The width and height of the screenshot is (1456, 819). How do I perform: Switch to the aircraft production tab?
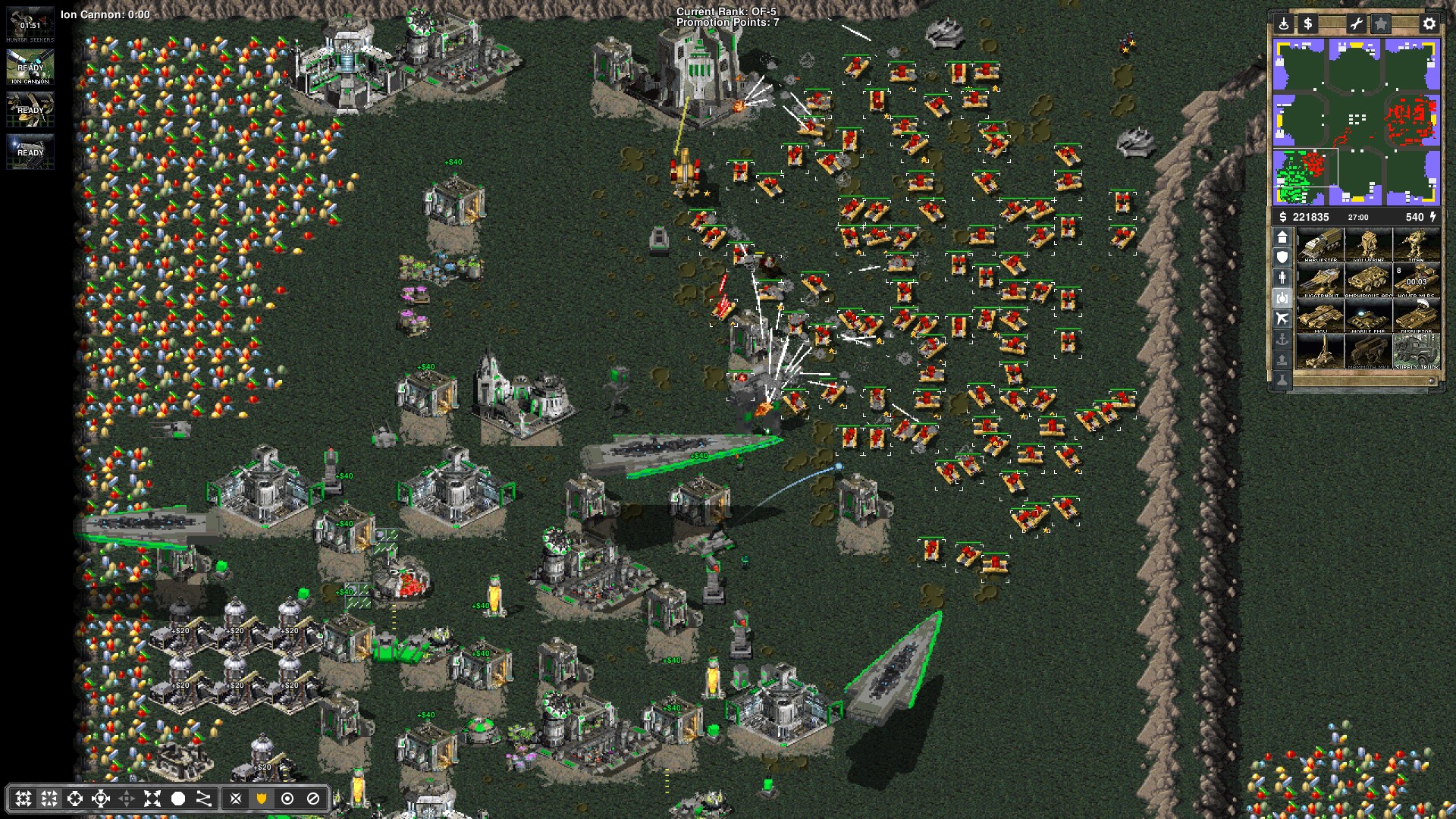pos(1282,318)
